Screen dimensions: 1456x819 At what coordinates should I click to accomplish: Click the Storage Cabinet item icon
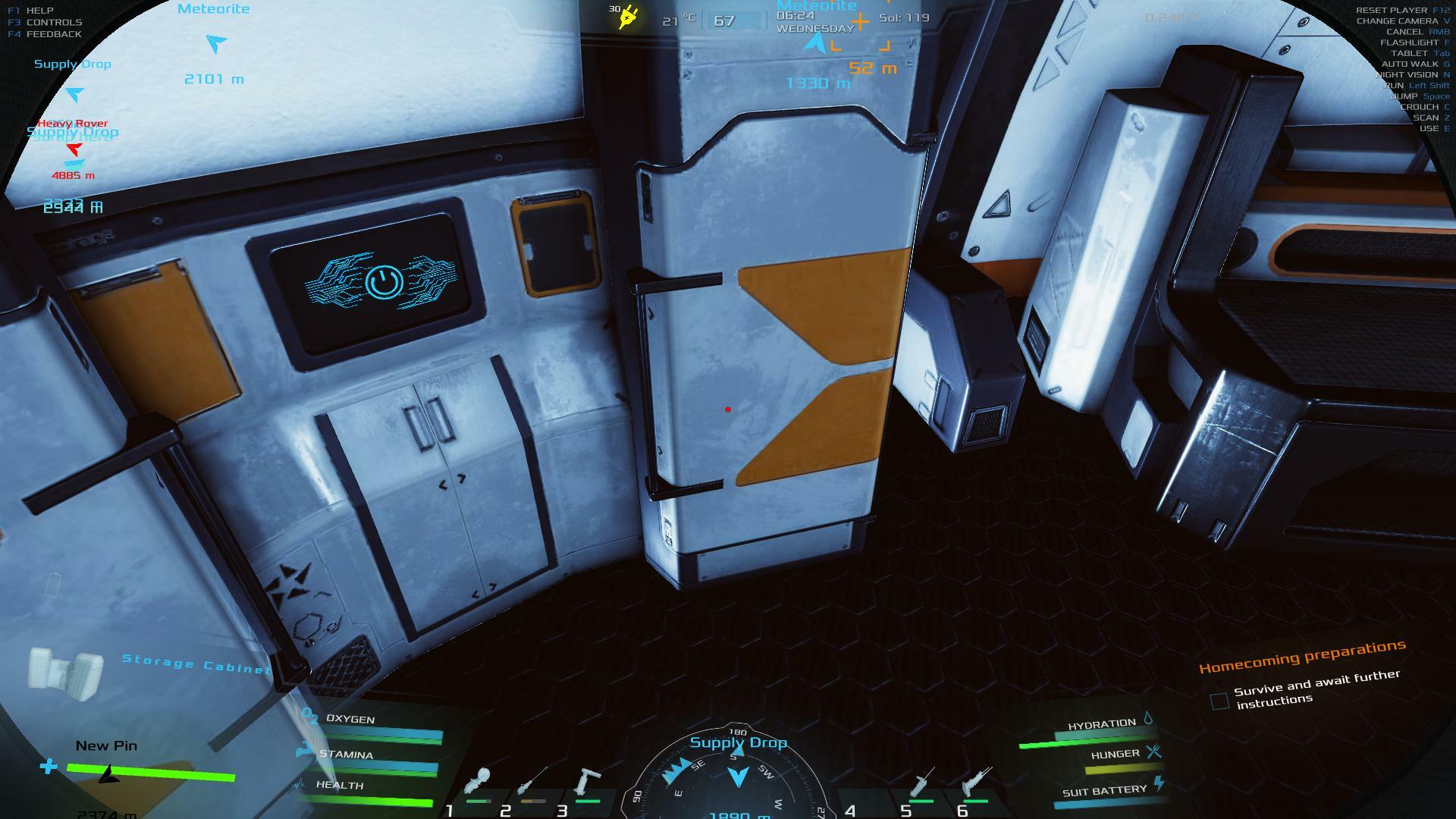pyautogui.click(x=65, y=672)
